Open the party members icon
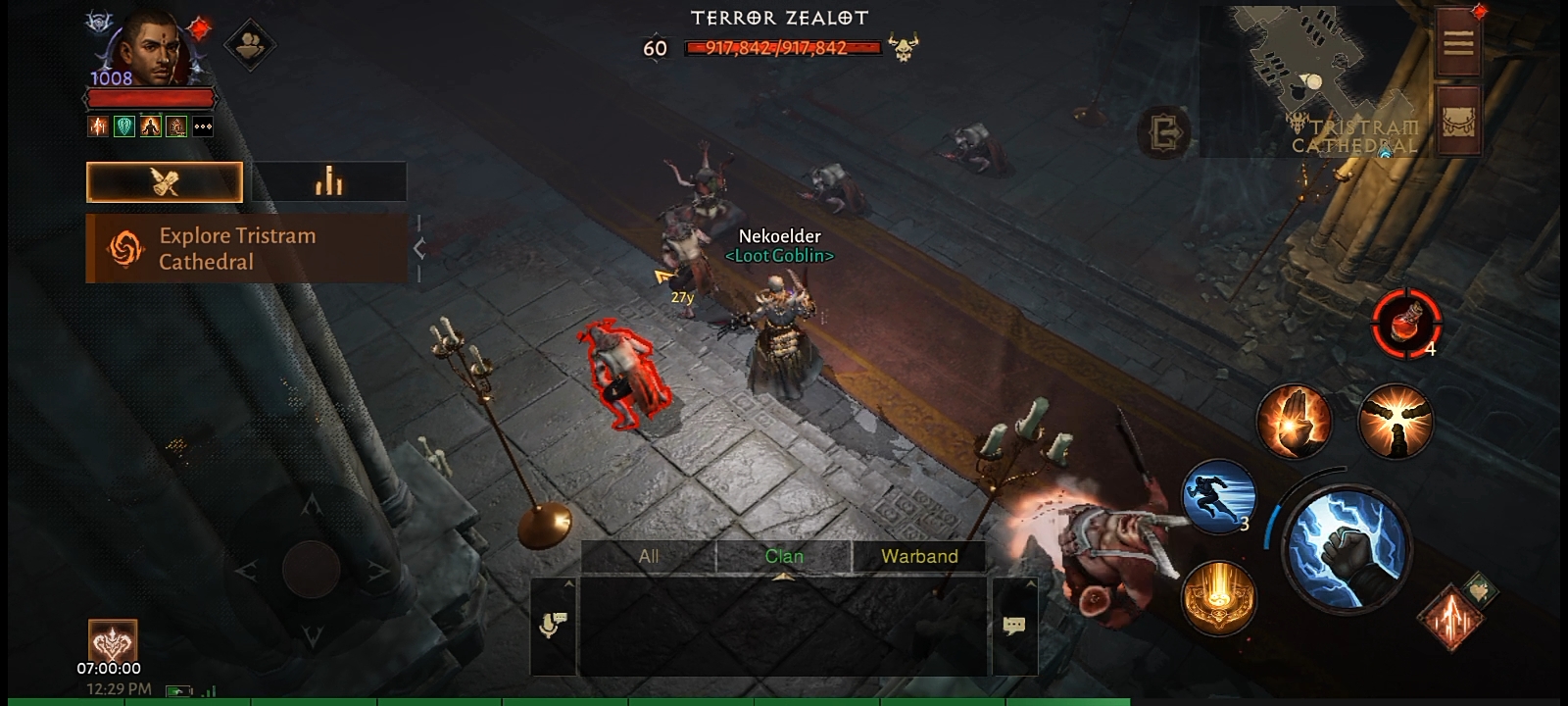This screenshot has height=706, width=1568. (x=249, y=44)
